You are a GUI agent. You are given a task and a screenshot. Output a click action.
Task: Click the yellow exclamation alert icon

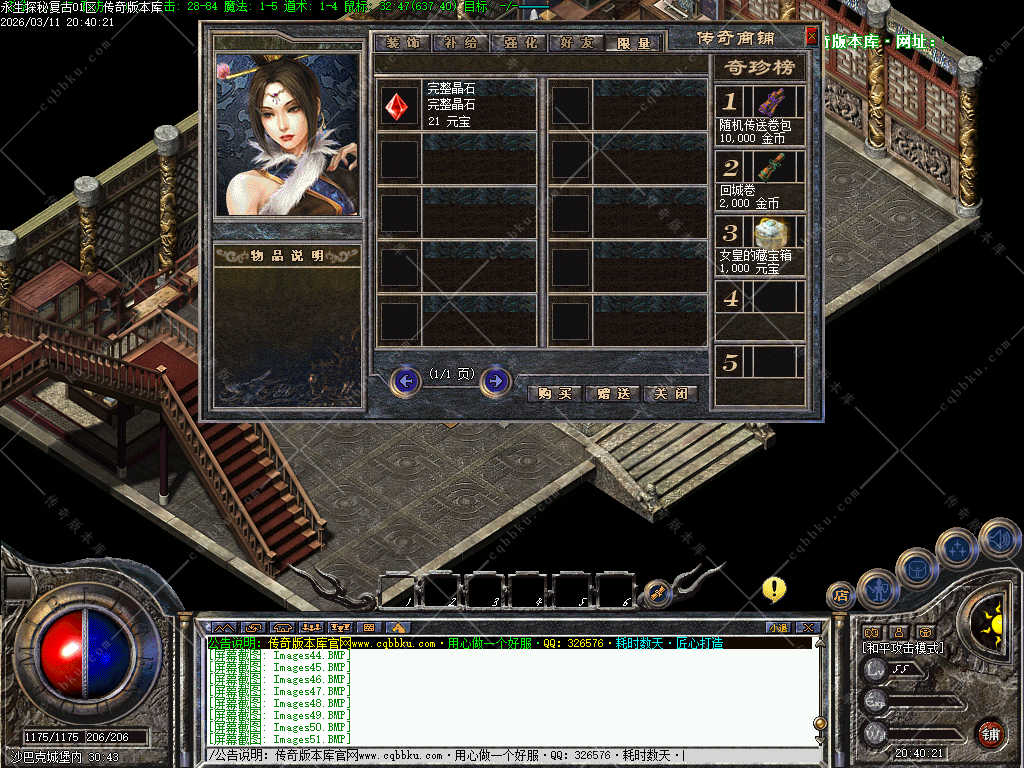(x=774, y=588)
